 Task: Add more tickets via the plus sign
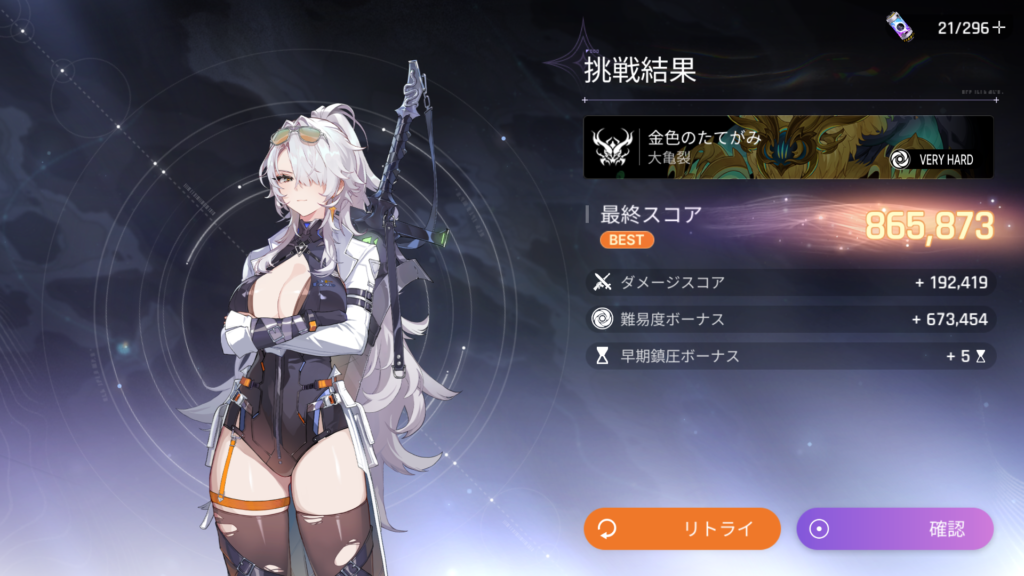click(x=998, y=28)
